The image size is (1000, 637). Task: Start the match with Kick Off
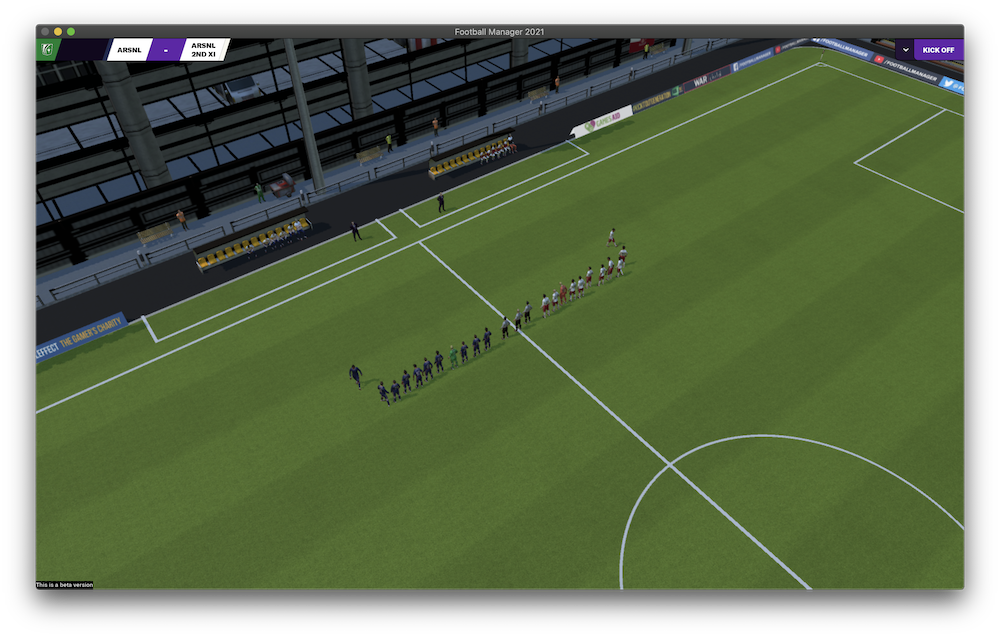click(938, 50)
